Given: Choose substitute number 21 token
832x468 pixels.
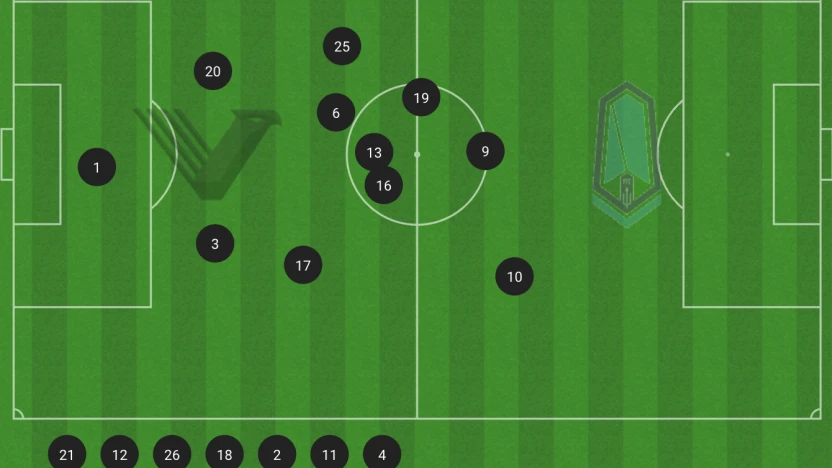Looking at the screenshot, I should (x=67, y=454).
